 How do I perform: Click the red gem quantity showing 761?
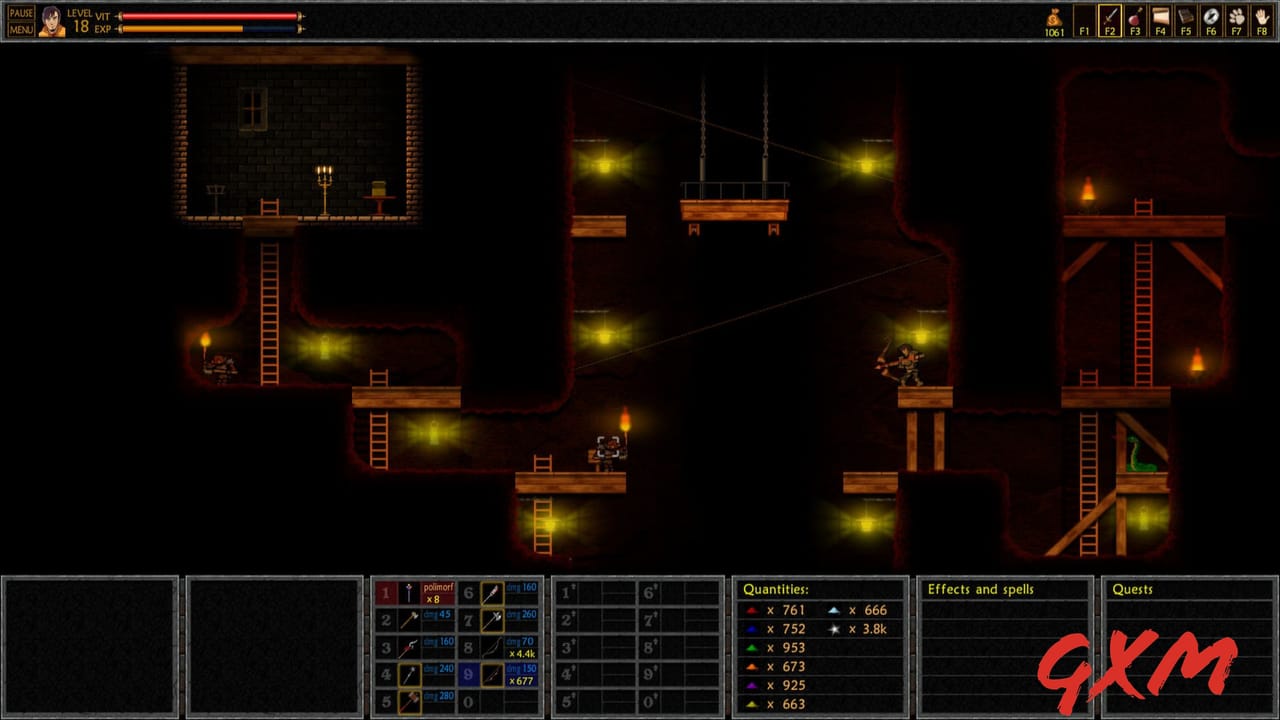coord(774,610)
